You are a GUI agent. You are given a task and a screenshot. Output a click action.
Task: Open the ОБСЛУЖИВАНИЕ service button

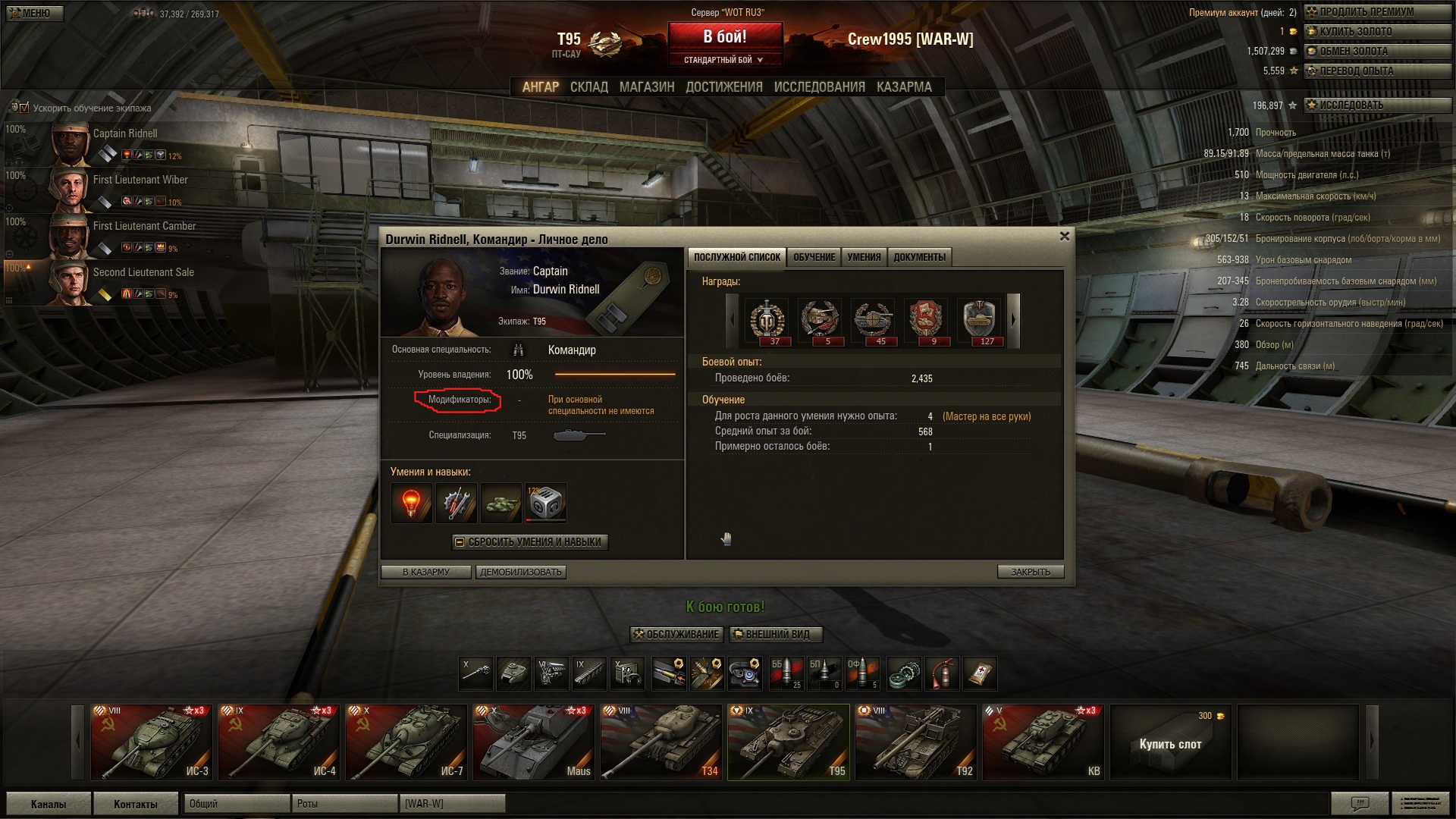tap(676, 634)
